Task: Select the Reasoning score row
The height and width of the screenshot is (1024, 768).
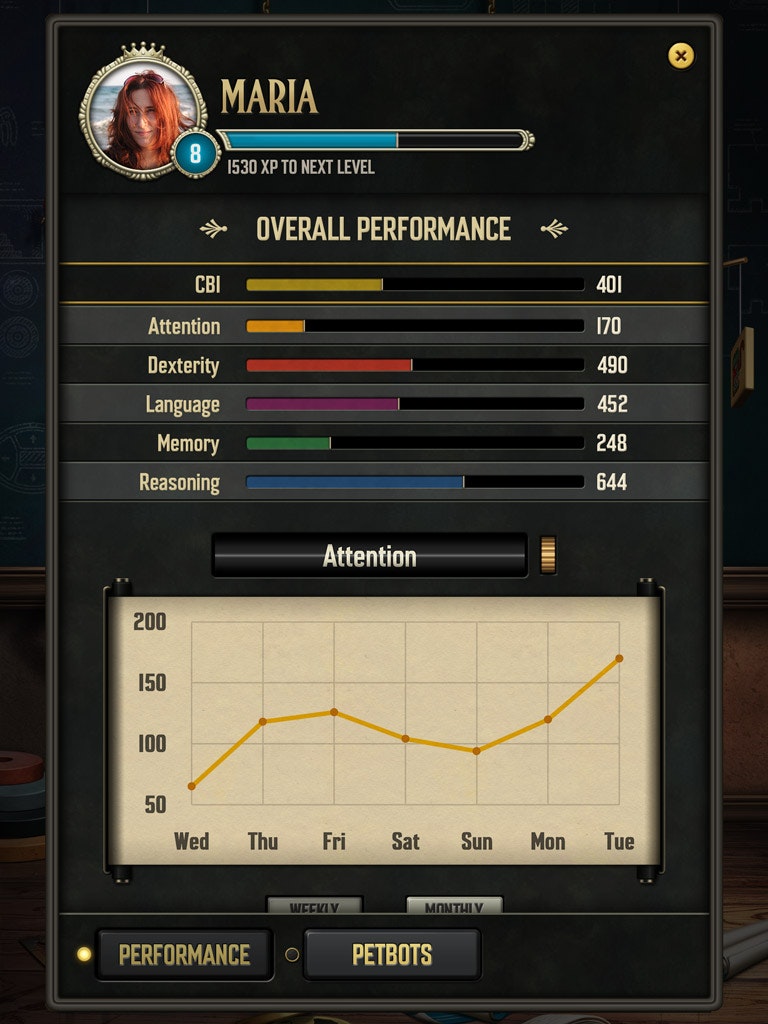Action: click(384, 482)
